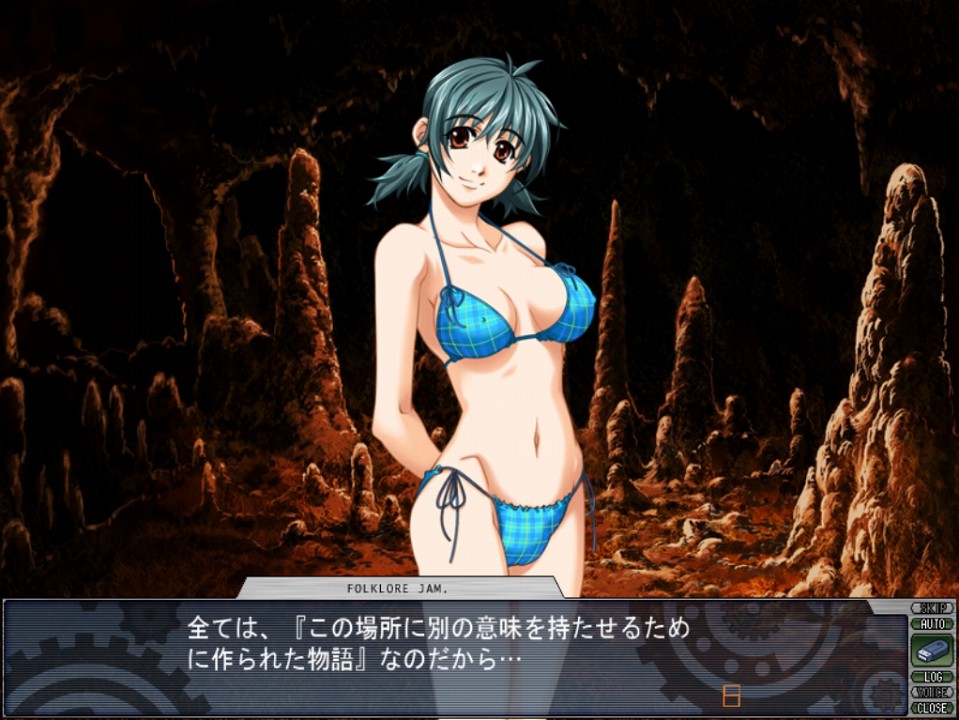Open the USB drive save icon
The height and width of the screenshot is (720, 959).
[x=932, y=650]
